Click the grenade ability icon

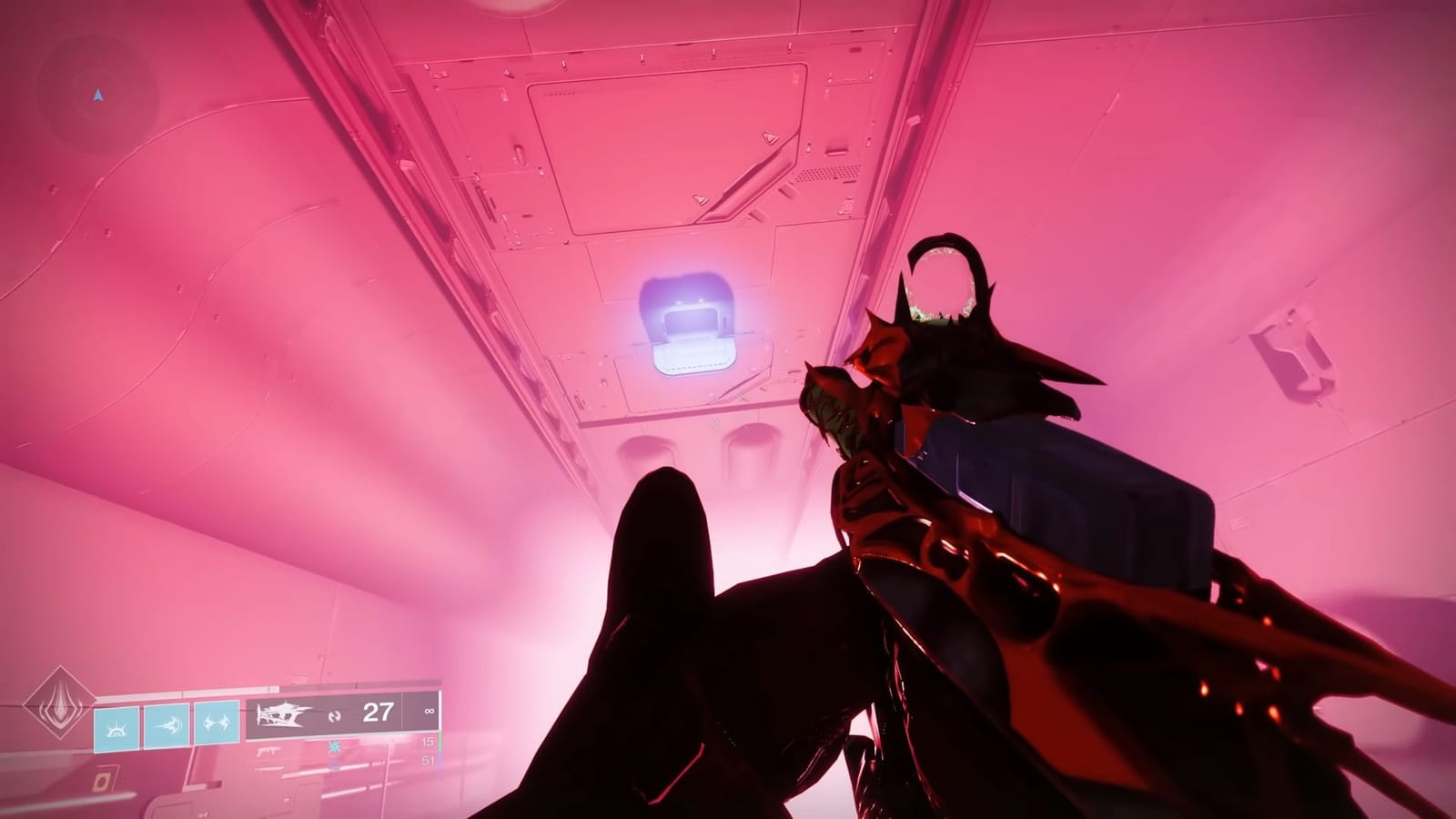click(x=217, y=722)
